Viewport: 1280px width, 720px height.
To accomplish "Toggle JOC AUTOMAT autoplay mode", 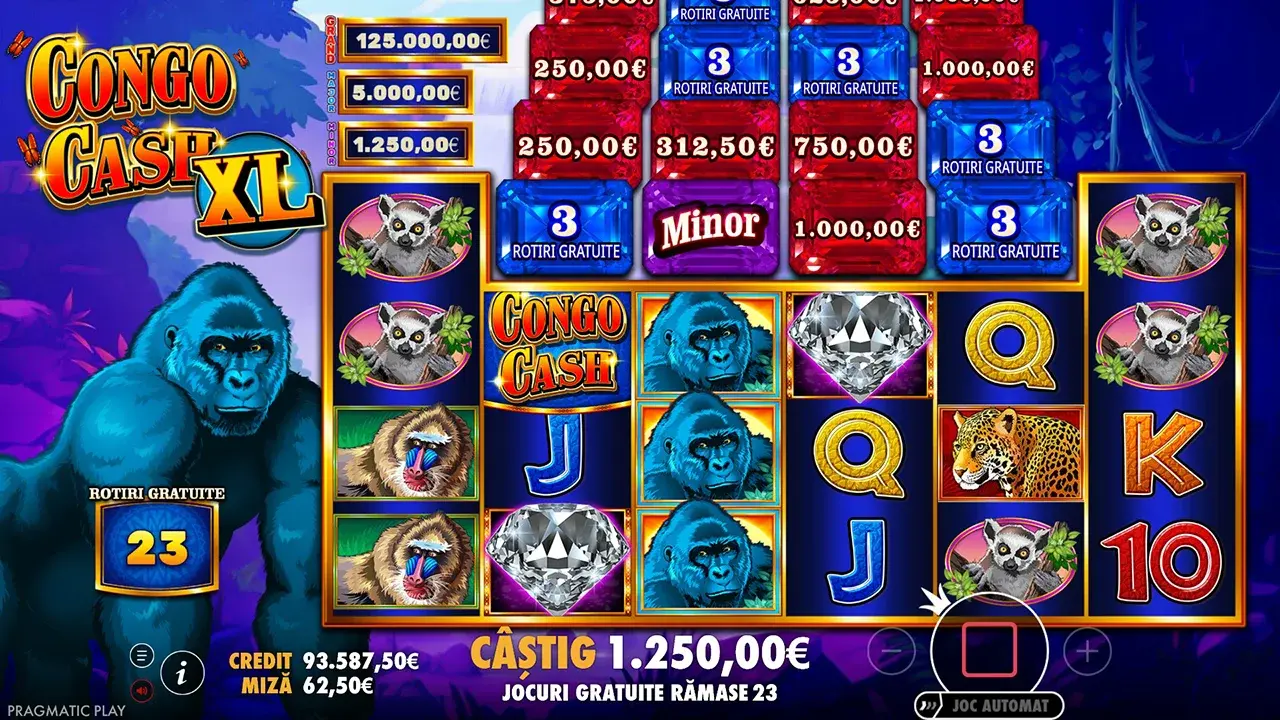I will [988, 703].
